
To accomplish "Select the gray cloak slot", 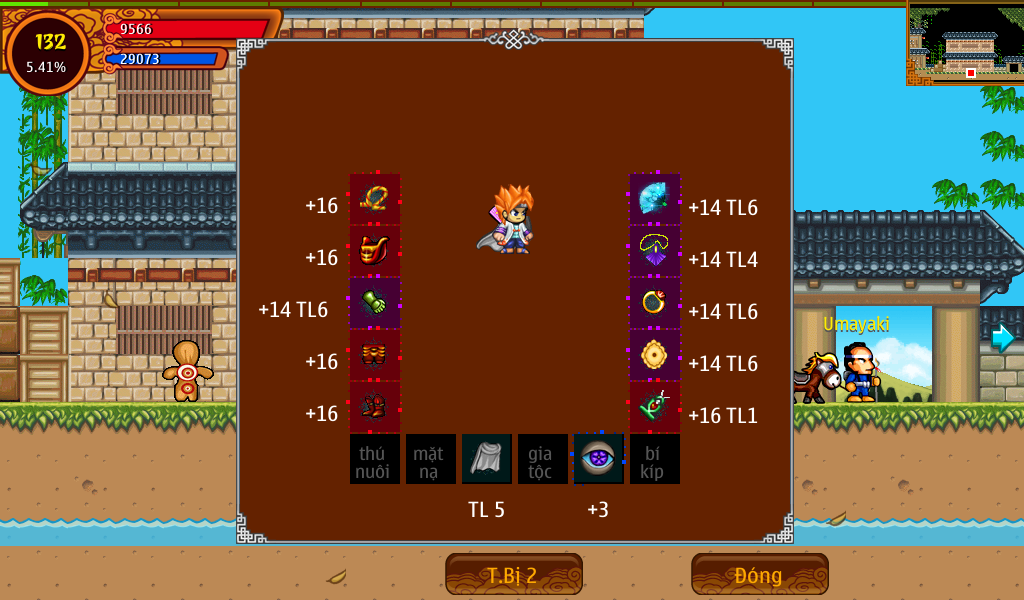I will [487, 459].
